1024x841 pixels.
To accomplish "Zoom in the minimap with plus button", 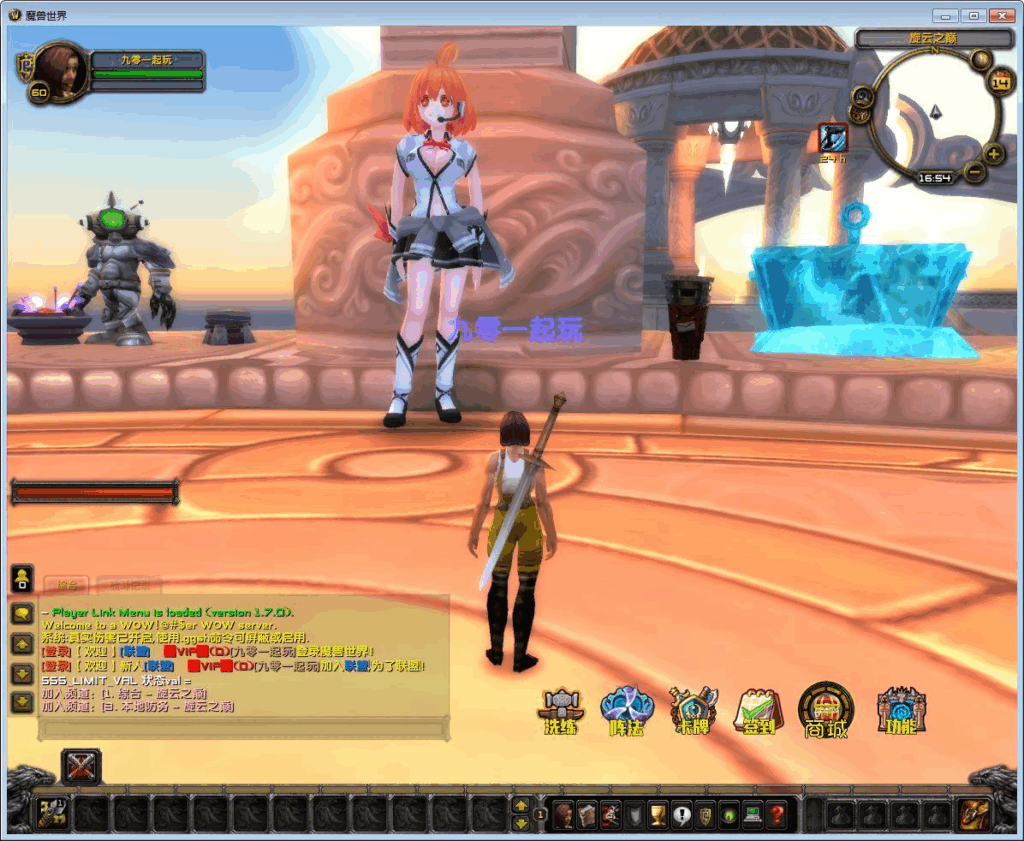I will [x=993, y=154].
